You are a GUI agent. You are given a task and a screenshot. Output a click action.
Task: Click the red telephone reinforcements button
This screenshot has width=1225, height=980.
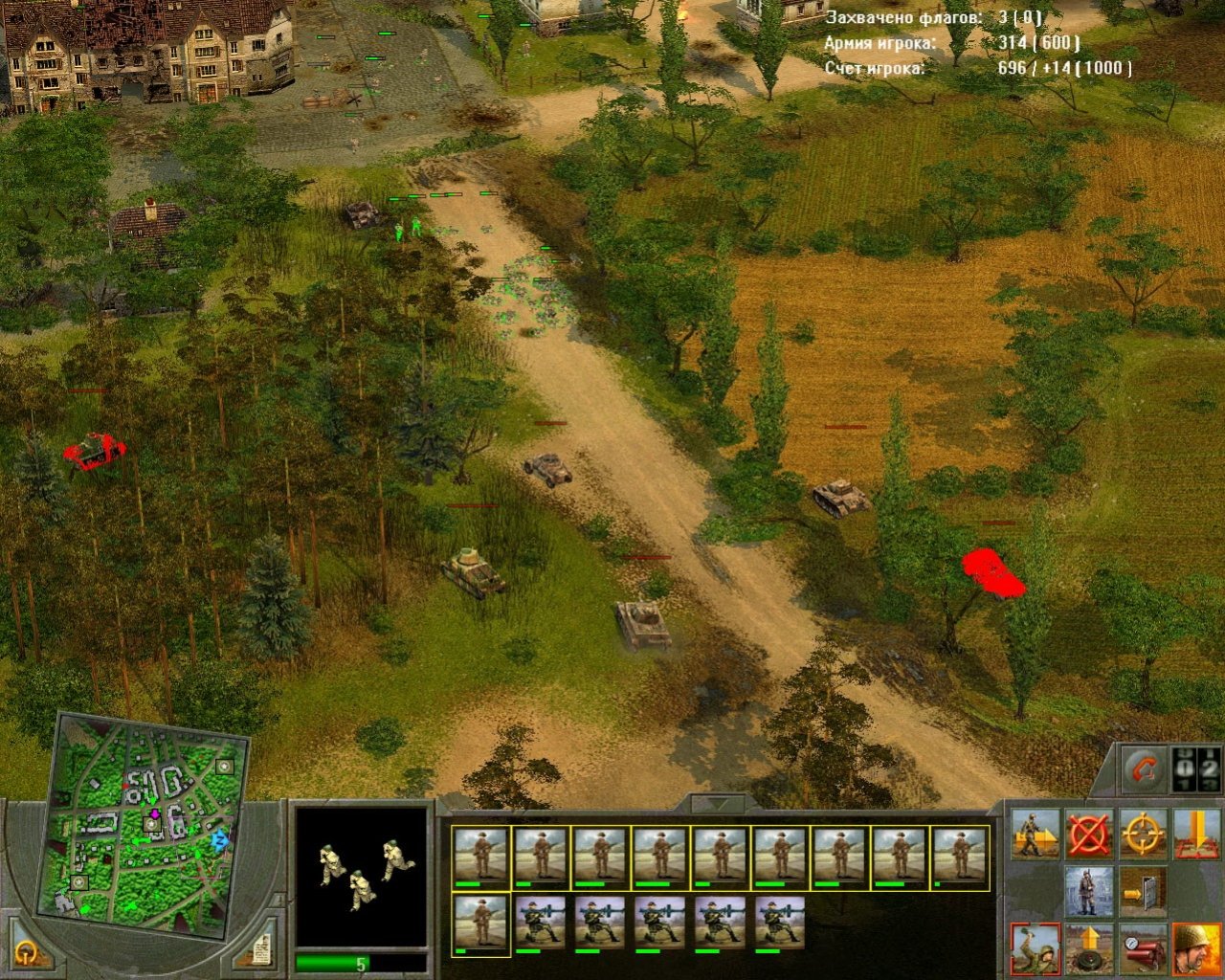[1145, 769]
